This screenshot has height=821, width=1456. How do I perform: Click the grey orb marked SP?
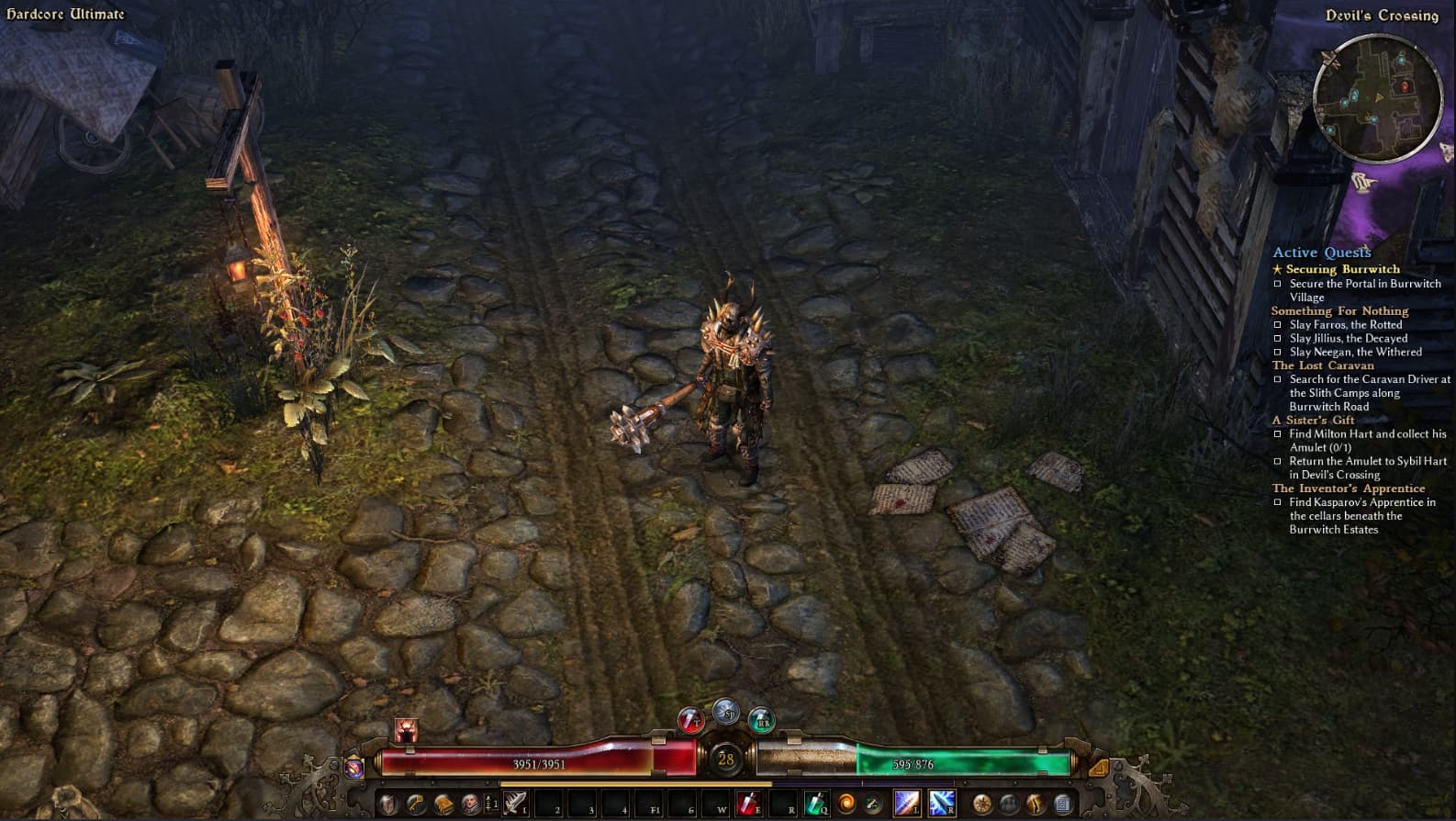click(x=726, y=712)
